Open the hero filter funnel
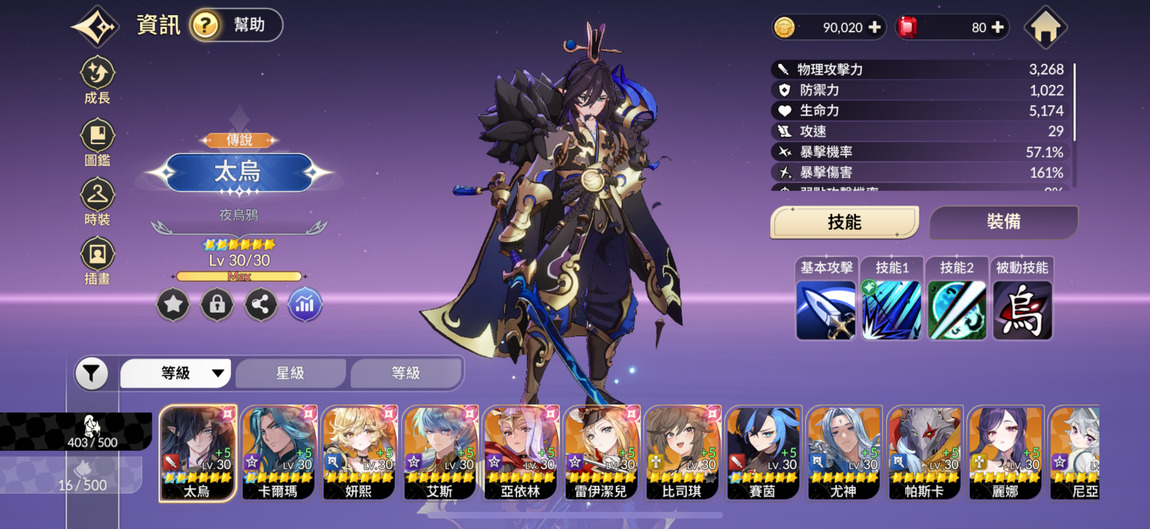This screenshot has height=529, width=1150. coord(91,374)
